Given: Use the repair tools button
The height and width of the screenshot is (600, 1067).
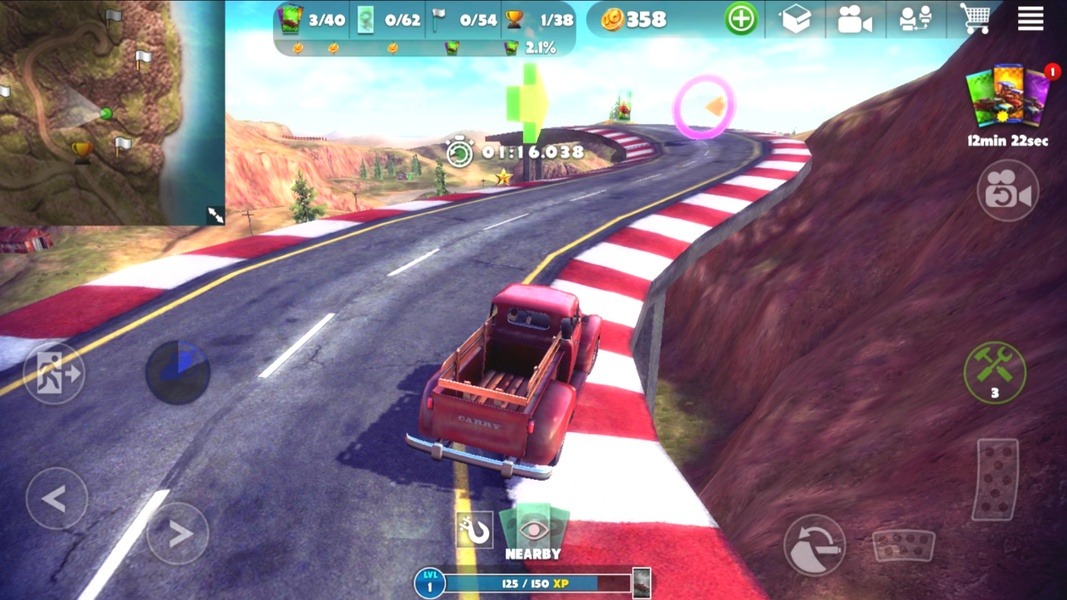Looking at the screenshot, I should pos(994,372).
